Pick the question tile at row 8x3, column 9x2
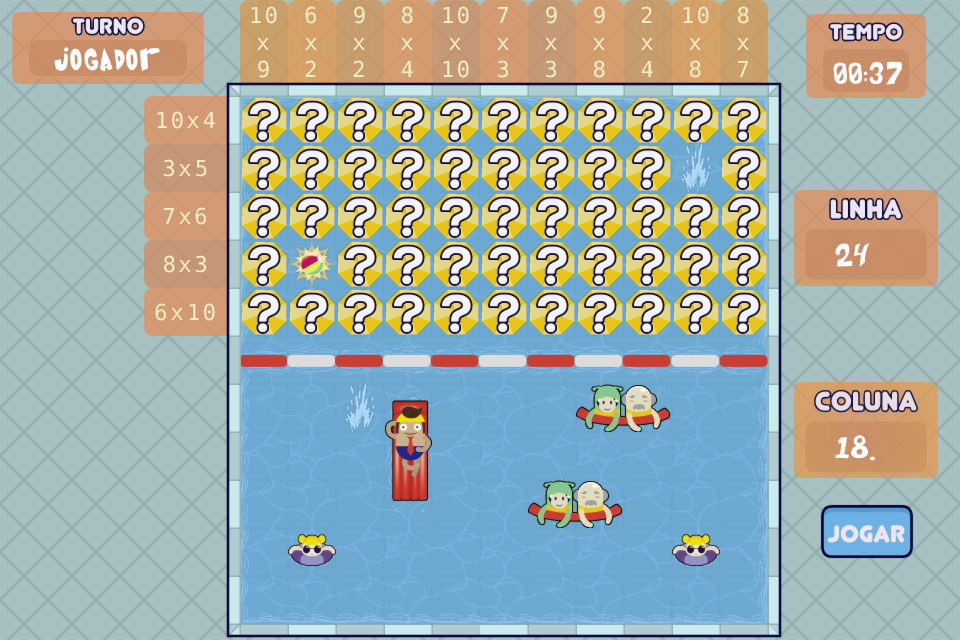 click(x=360, y=265)
